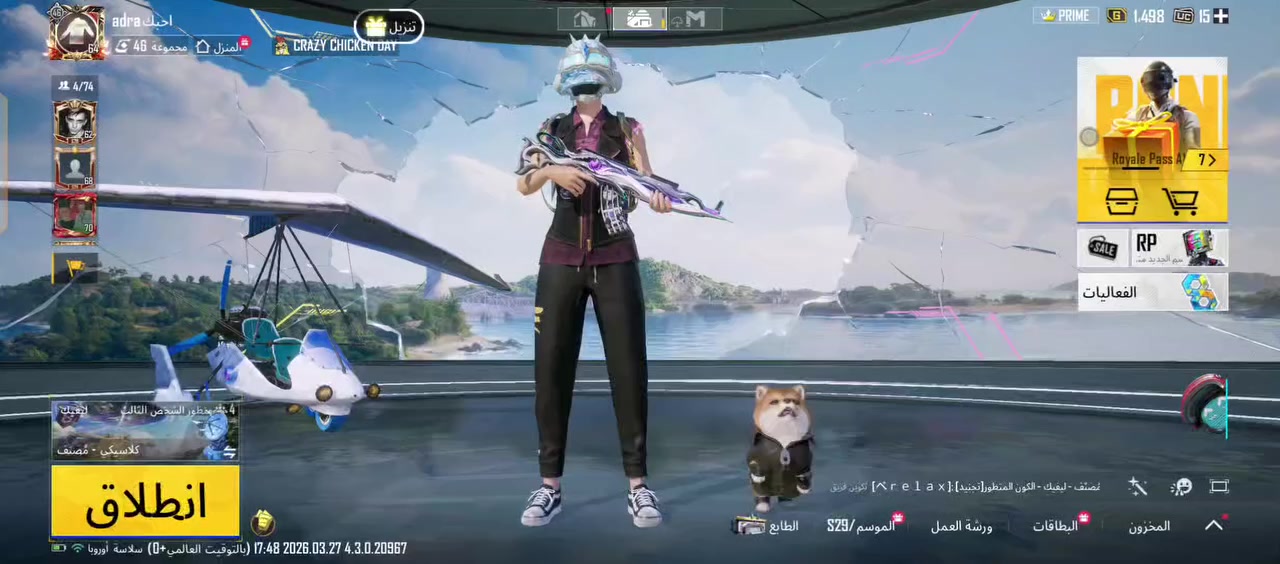1280x564 pixels.
Task: Open the player profile avatar
Action: [x=77, y=32]
